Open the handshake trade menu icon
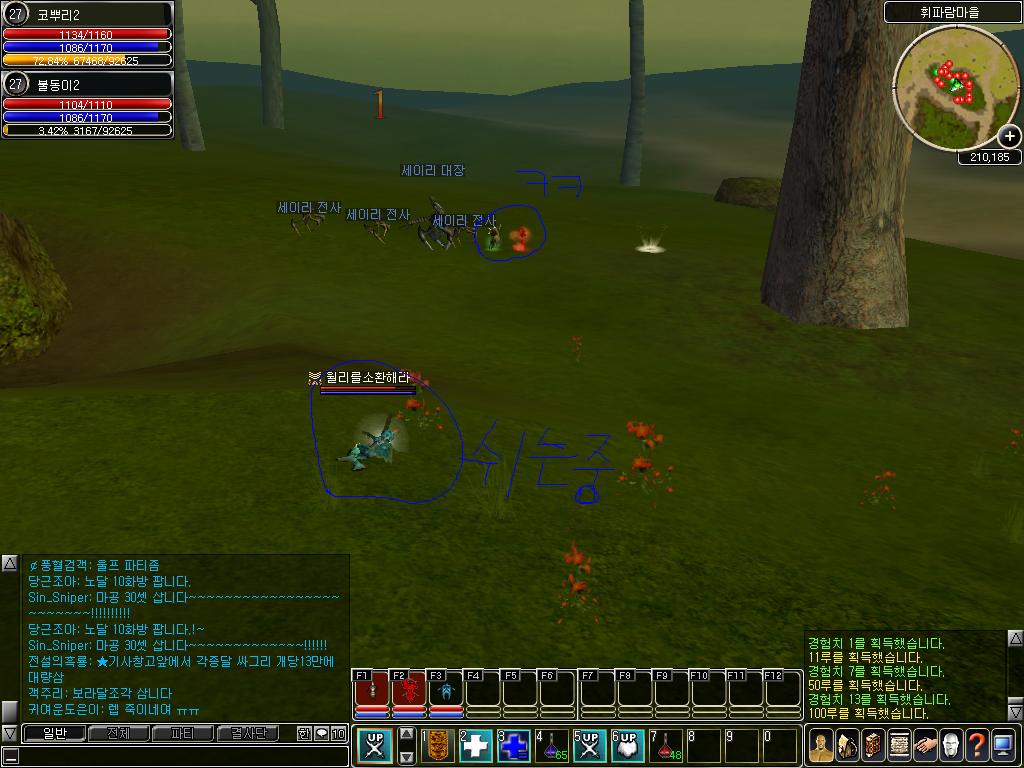This screenshot has width=1024, height=768. [925, 745]
